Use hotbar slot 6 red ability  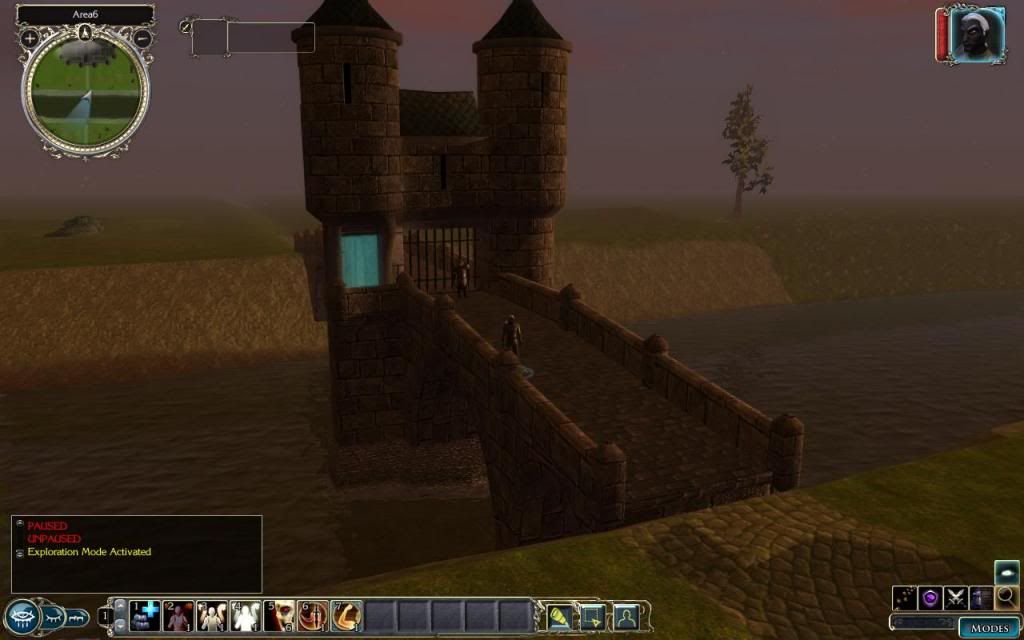pyautogui.click(x=313, y=615)
